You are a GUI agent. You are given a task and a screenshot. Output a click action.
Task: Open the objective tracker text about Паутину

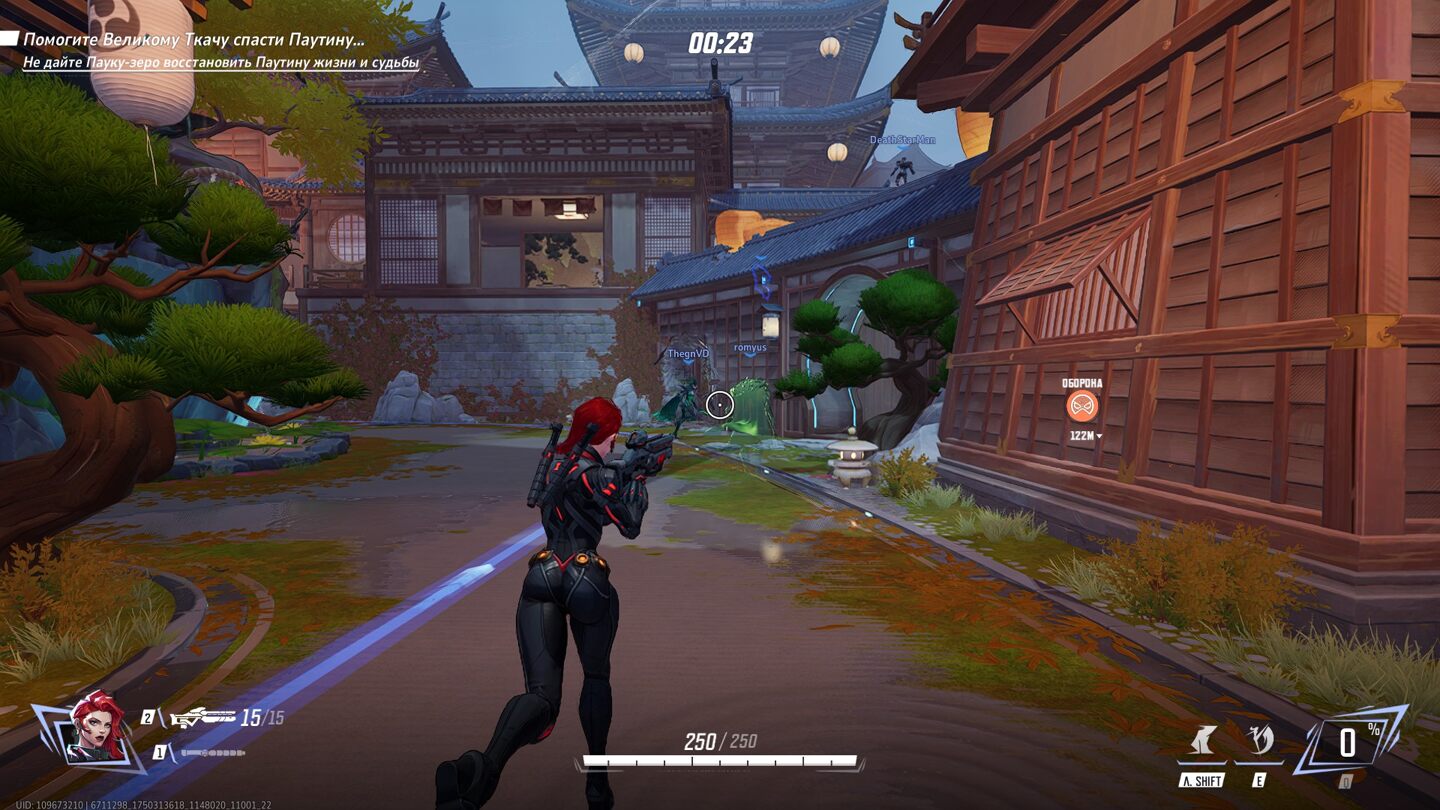click(x=194, y=40)
